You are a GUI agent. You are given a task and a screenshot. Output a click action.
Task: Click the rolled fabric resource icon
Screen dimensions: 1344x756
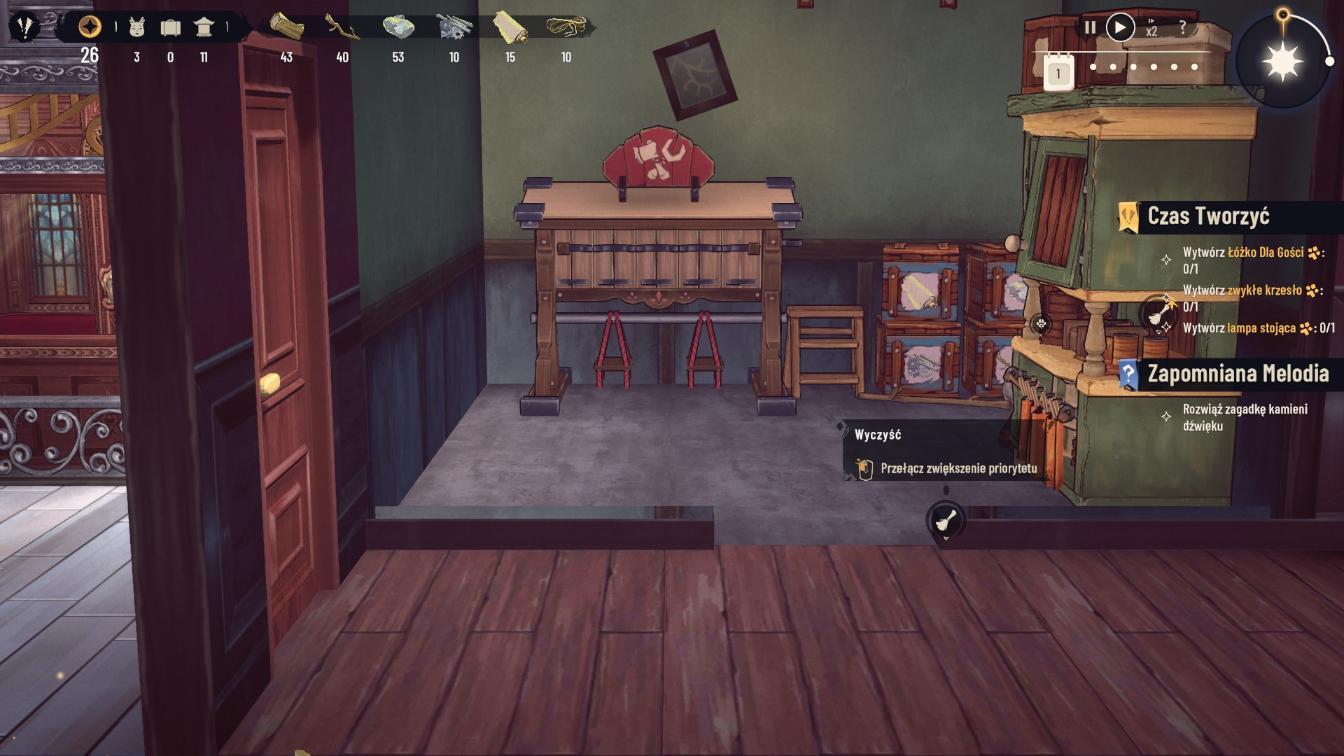pos(510,27)
